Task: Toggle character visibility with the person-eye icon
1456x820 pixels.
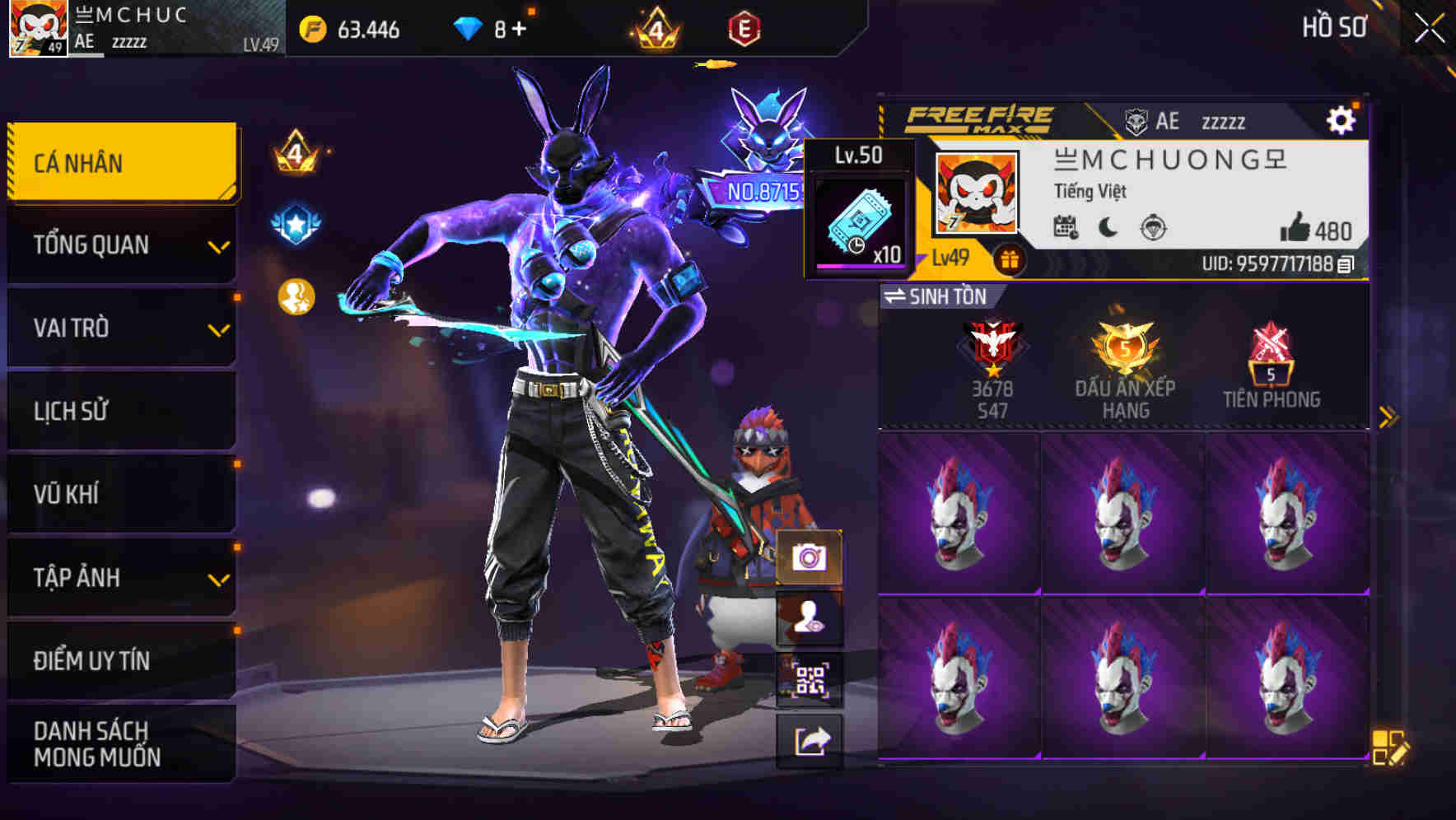Action: (x=810, y=619)
